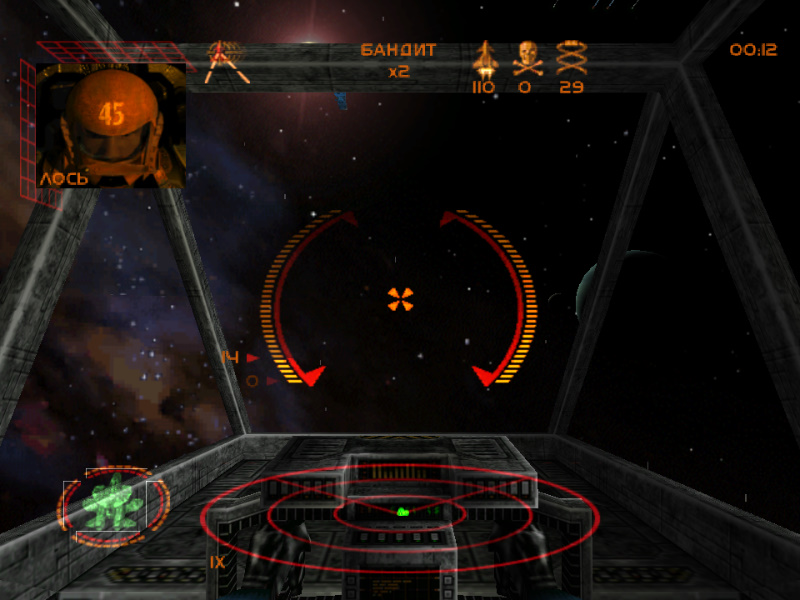The height and width of the screenshot is (600, 800).
Task: Click the fighter ship icon above 110
Action: tap(484, 58)
